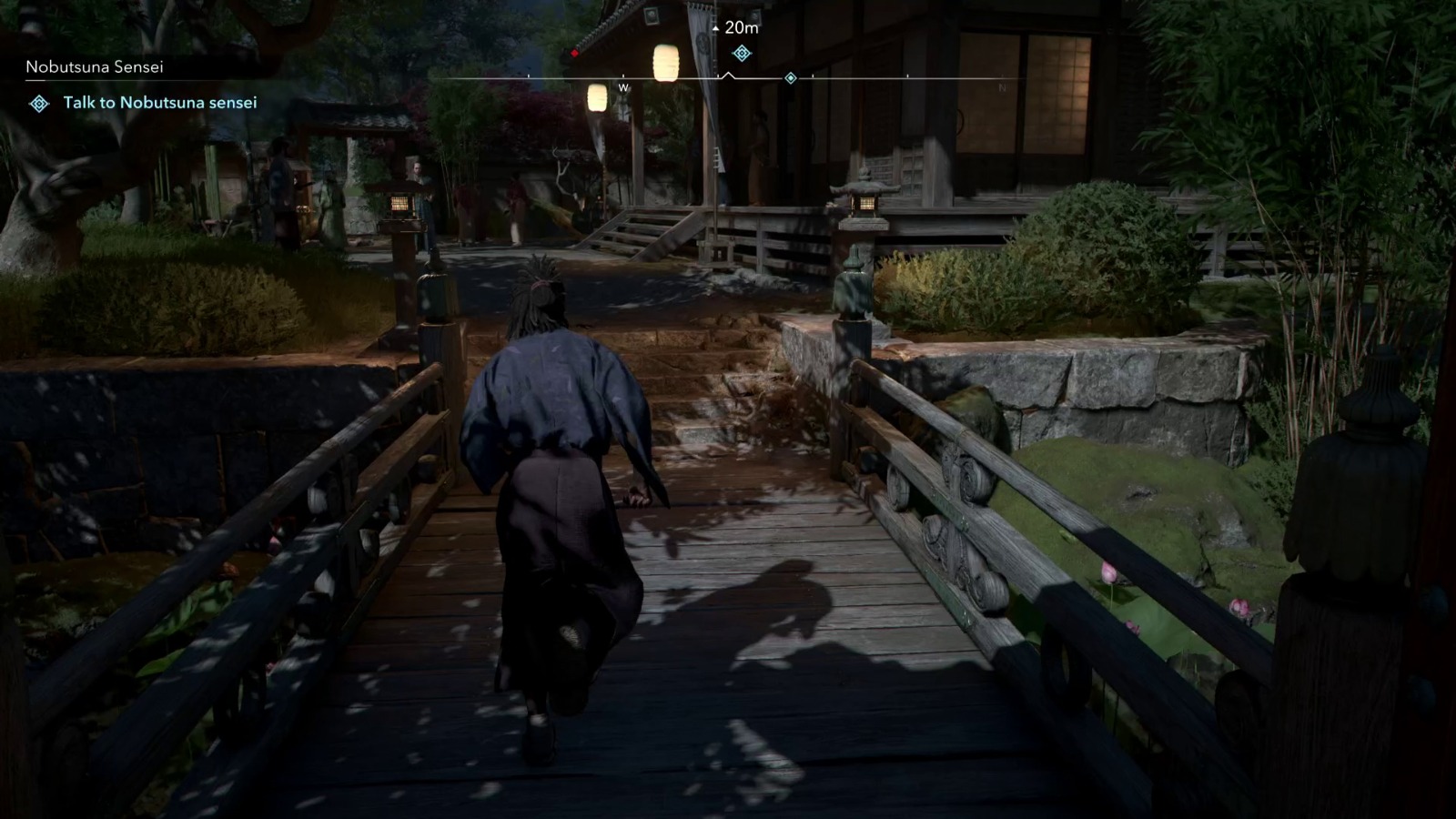Viewport: 1456px width, 819px height.
Task: Click the waypoint diamond icon above the 20m marker
Action: coord(742,54)
